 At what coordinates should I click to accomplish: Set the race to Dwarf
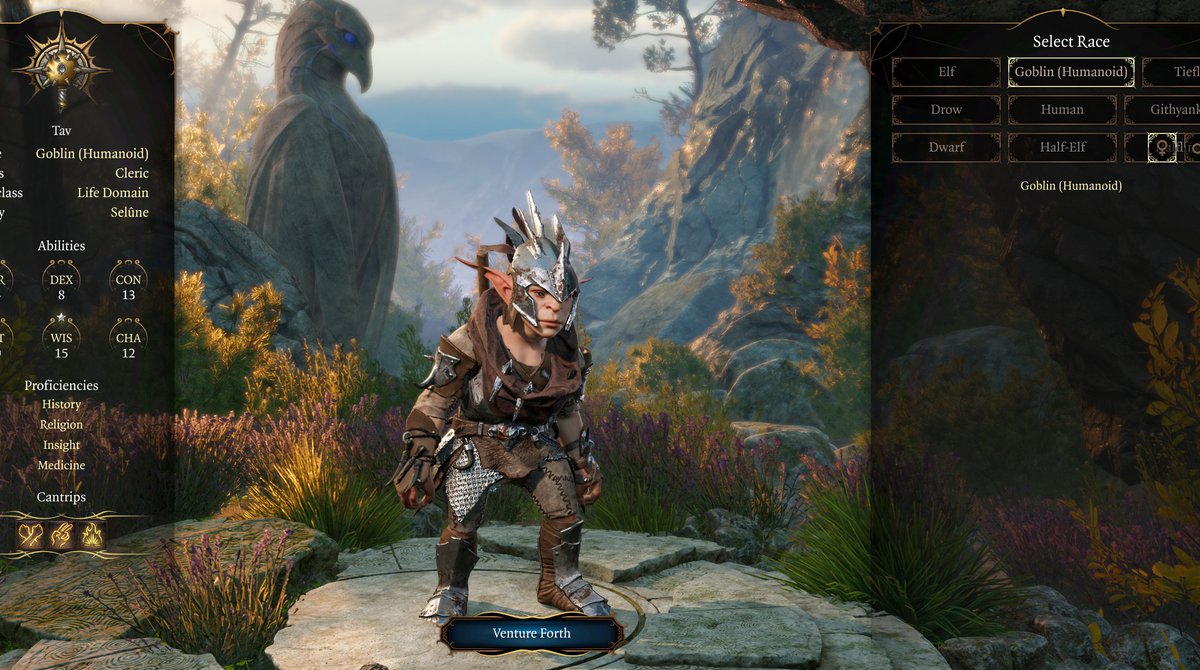click(x=946, y=147)
